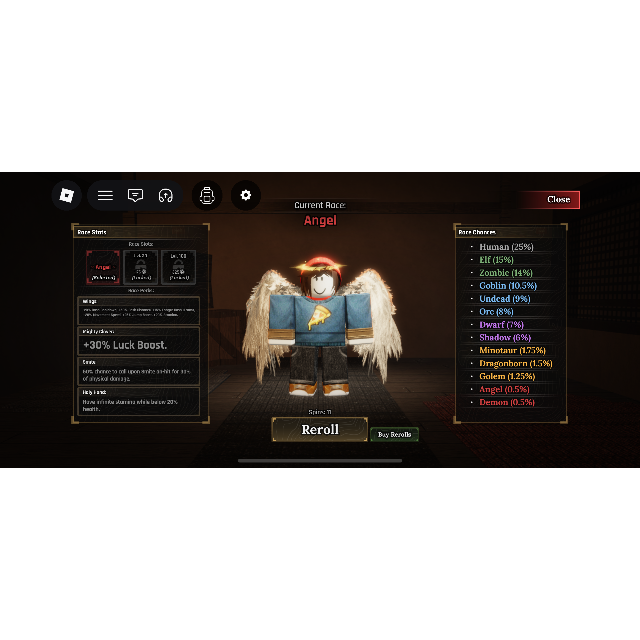640x640 pixels.
Task: Buy more rerolls
Action: pos(394,435)
